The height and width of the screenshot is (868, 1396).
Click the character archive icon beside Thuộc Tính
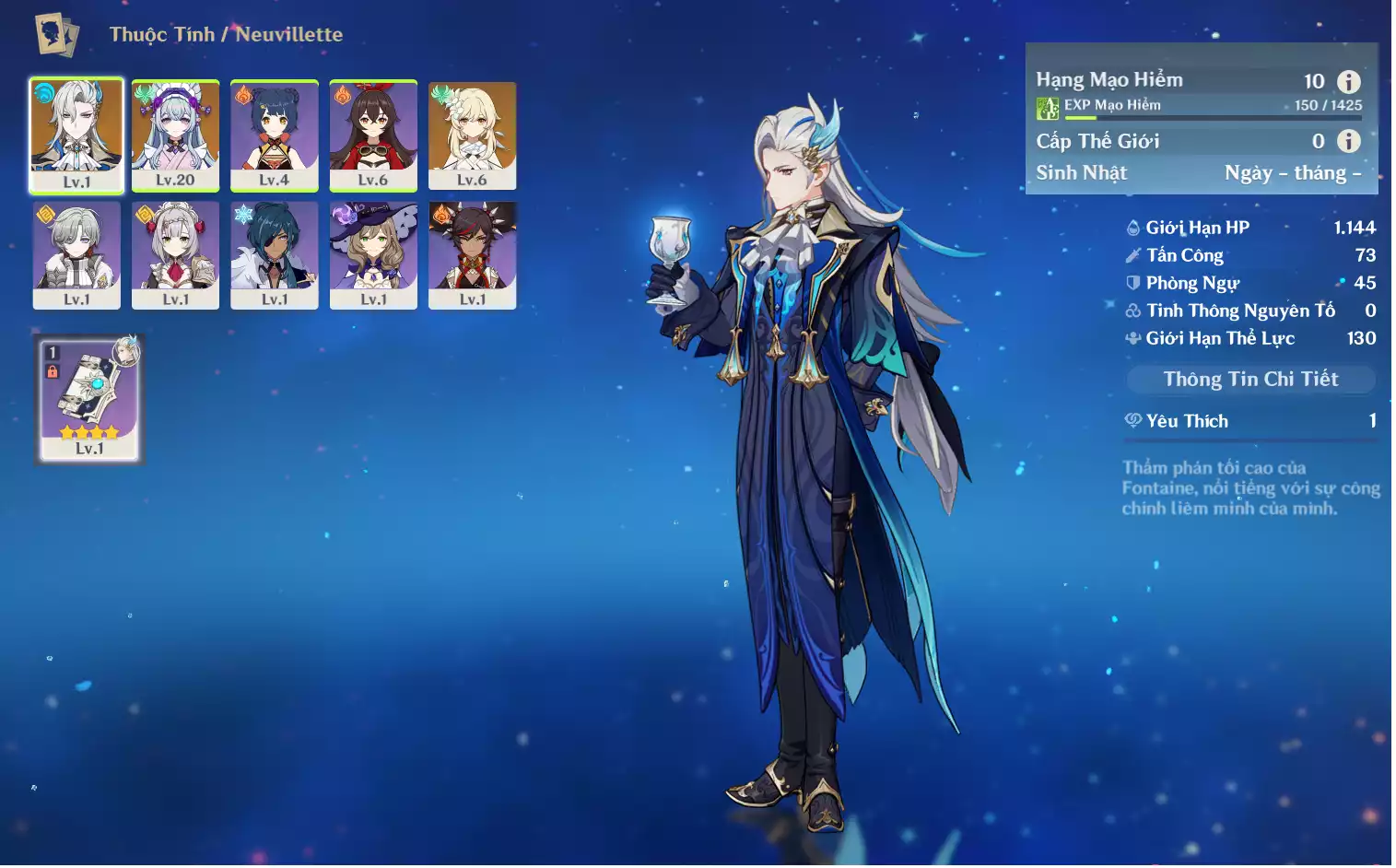[x=56, y=35]
